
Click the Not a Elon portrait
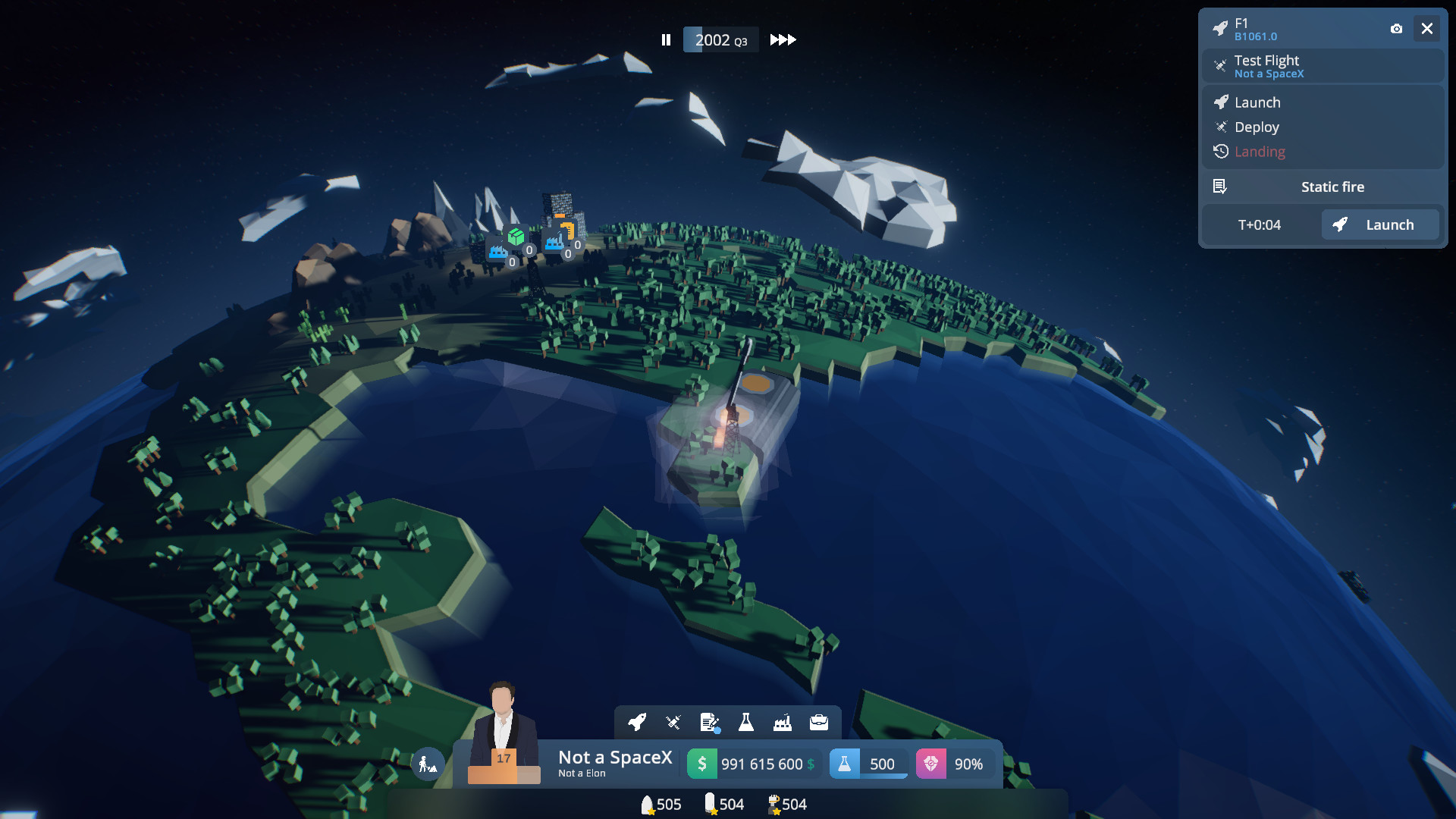click(502, 728)
